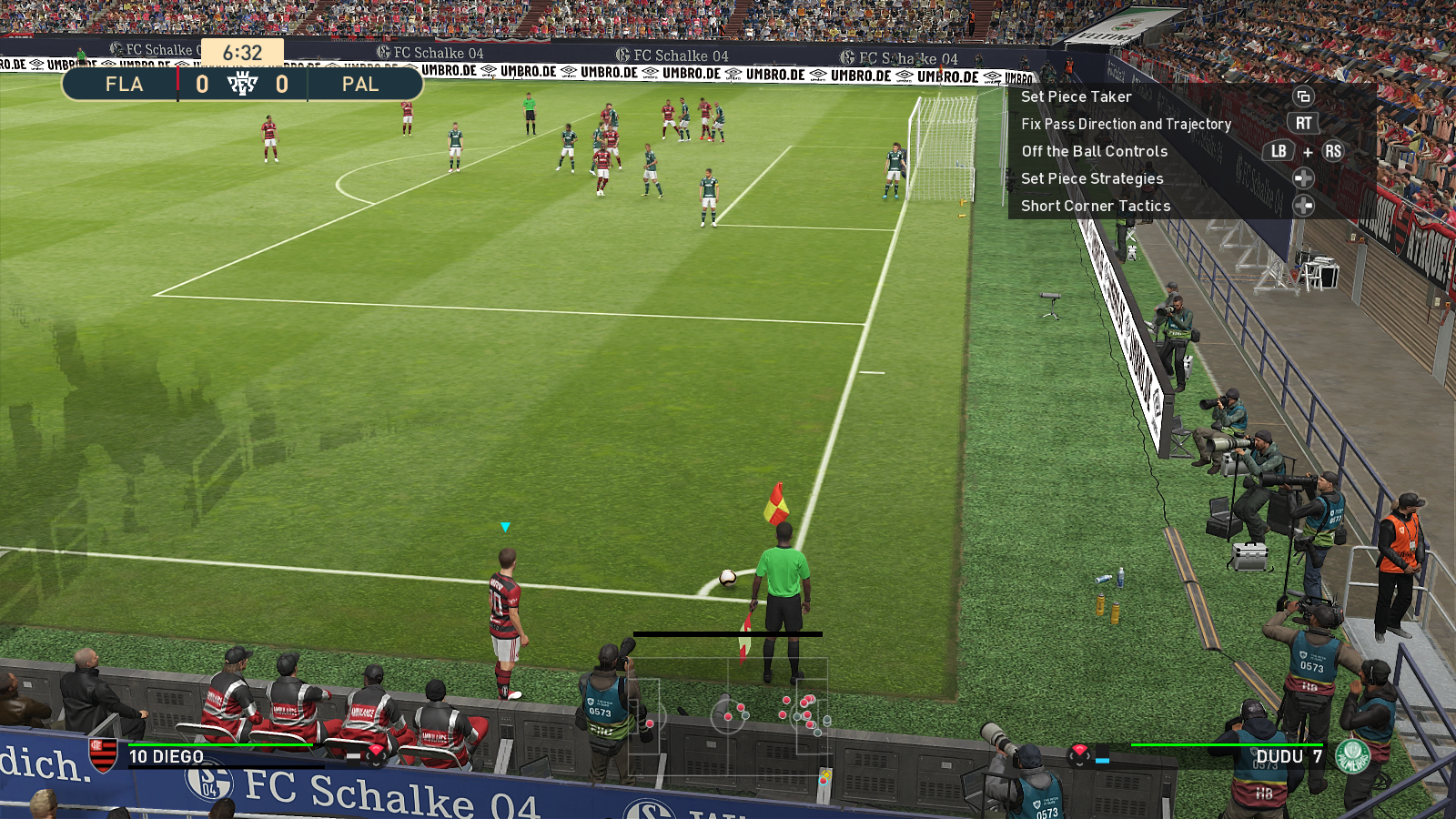Open the Set Piece Strategies entry
Viewport: 1456px width, 819px height.
[x=1092, y=178]
